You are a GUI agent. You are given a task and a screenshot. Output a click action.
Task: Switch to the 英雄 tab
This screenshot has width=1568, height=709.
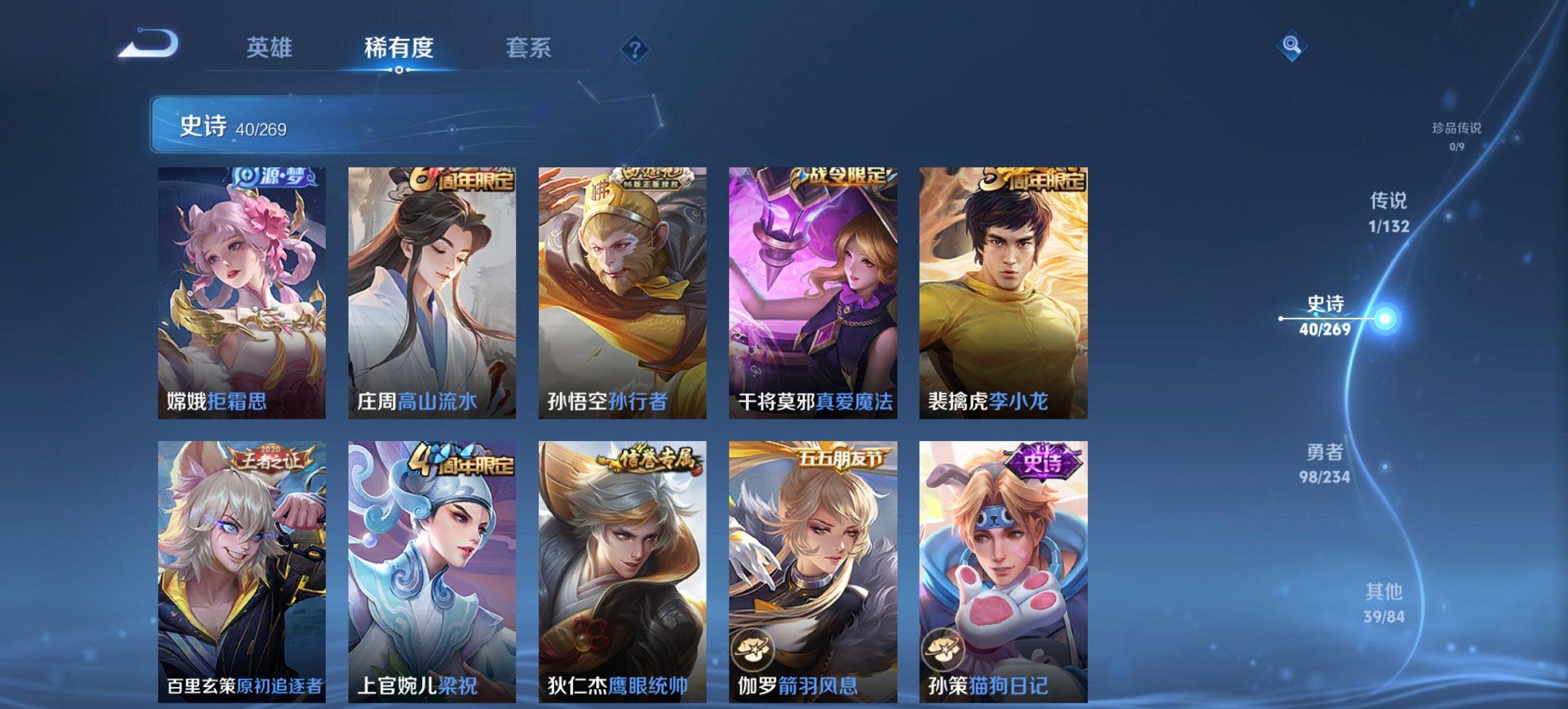tap(272, 48)
